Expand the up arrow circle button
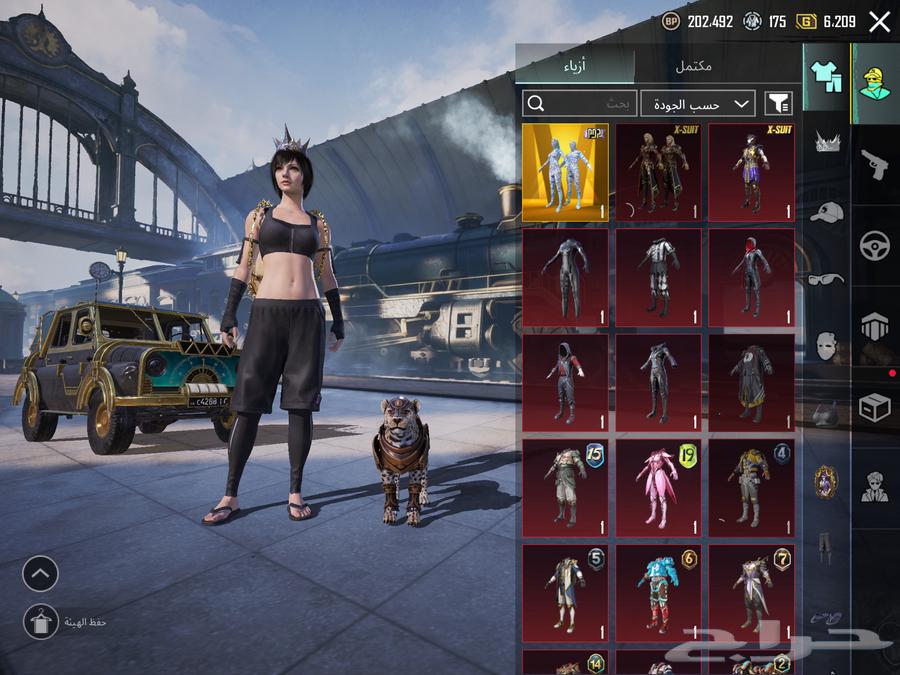Screen dimensions: 900x675 pyautogui.click(x=41, y=573)
